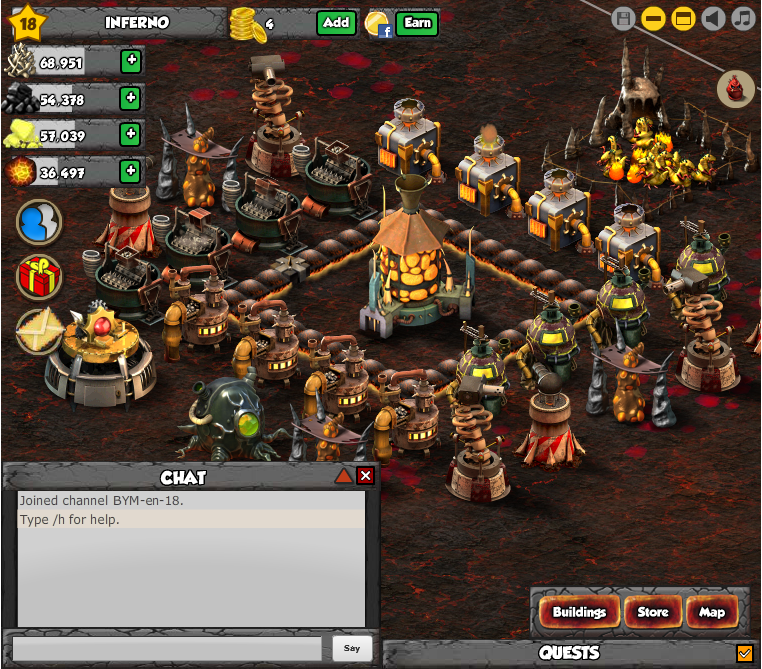Add more magma resource with its plus button
762x669 pixels.
[130, 171]
